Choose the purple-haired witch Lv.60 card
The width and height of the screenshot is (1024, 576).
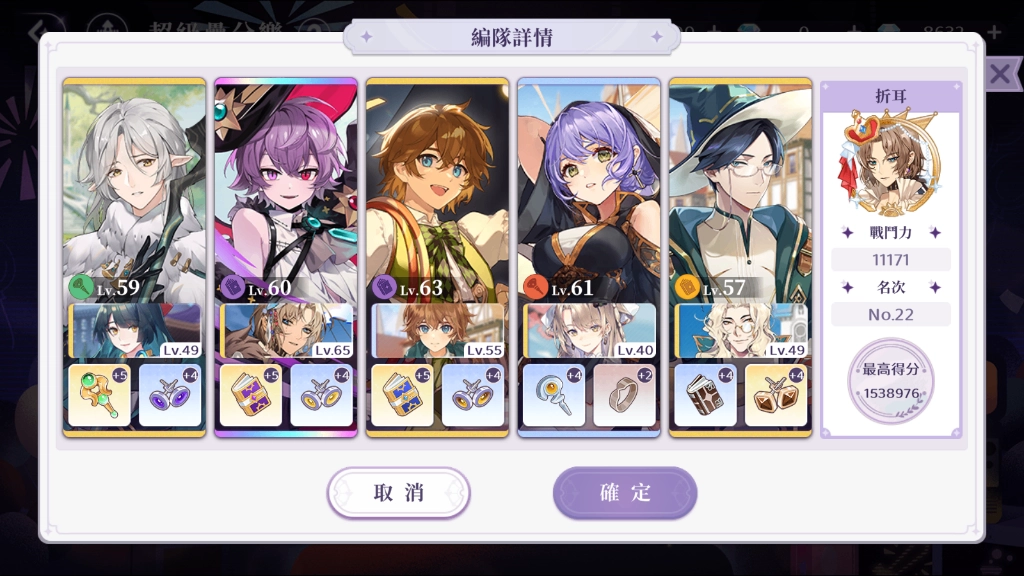286,190
